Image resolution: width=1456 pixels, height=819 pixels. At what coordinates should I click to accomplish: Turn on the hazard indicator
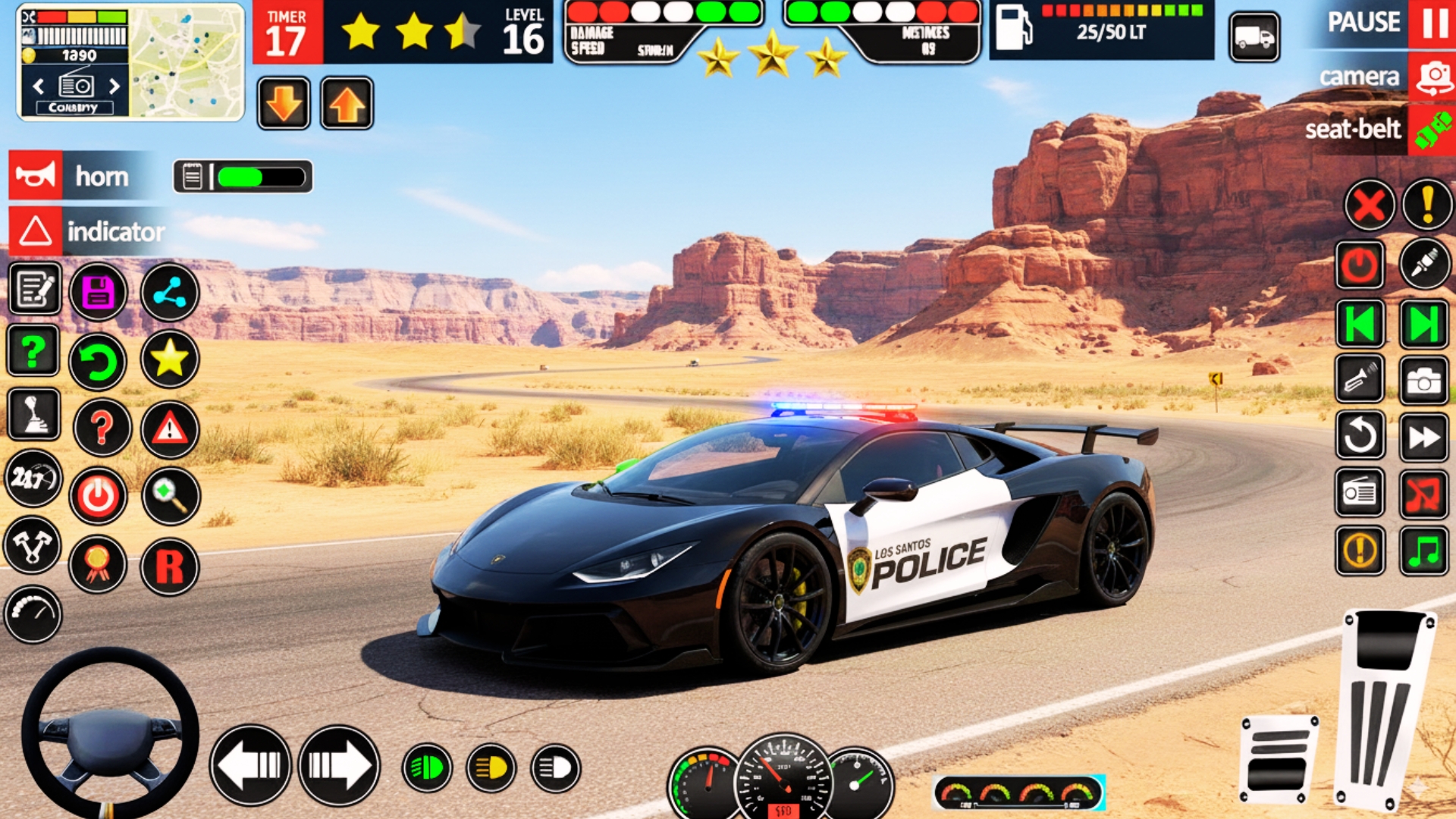click(x=36, y=231)
